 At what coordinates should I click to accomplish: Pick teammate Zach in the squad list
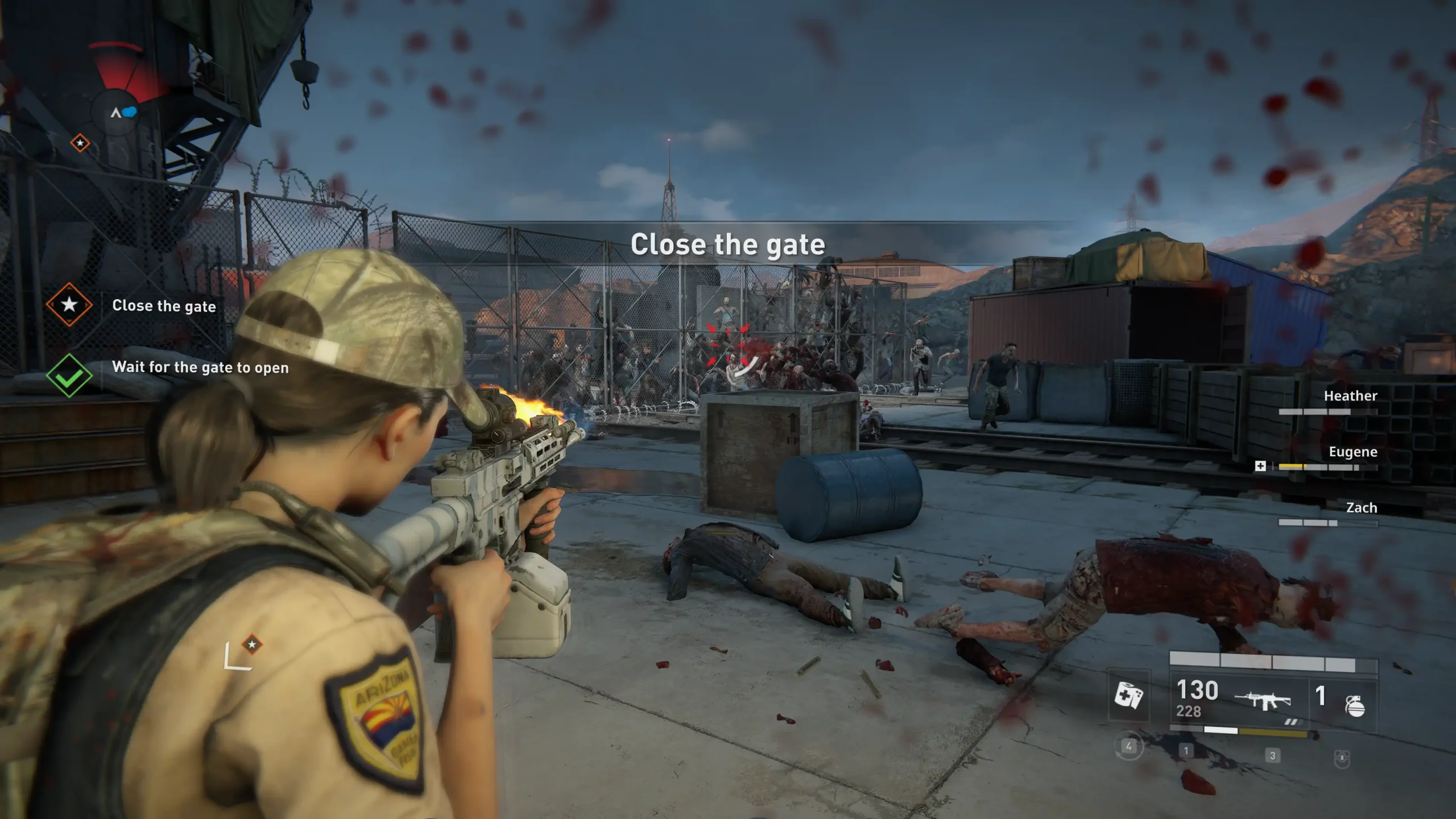point(1361,508)
